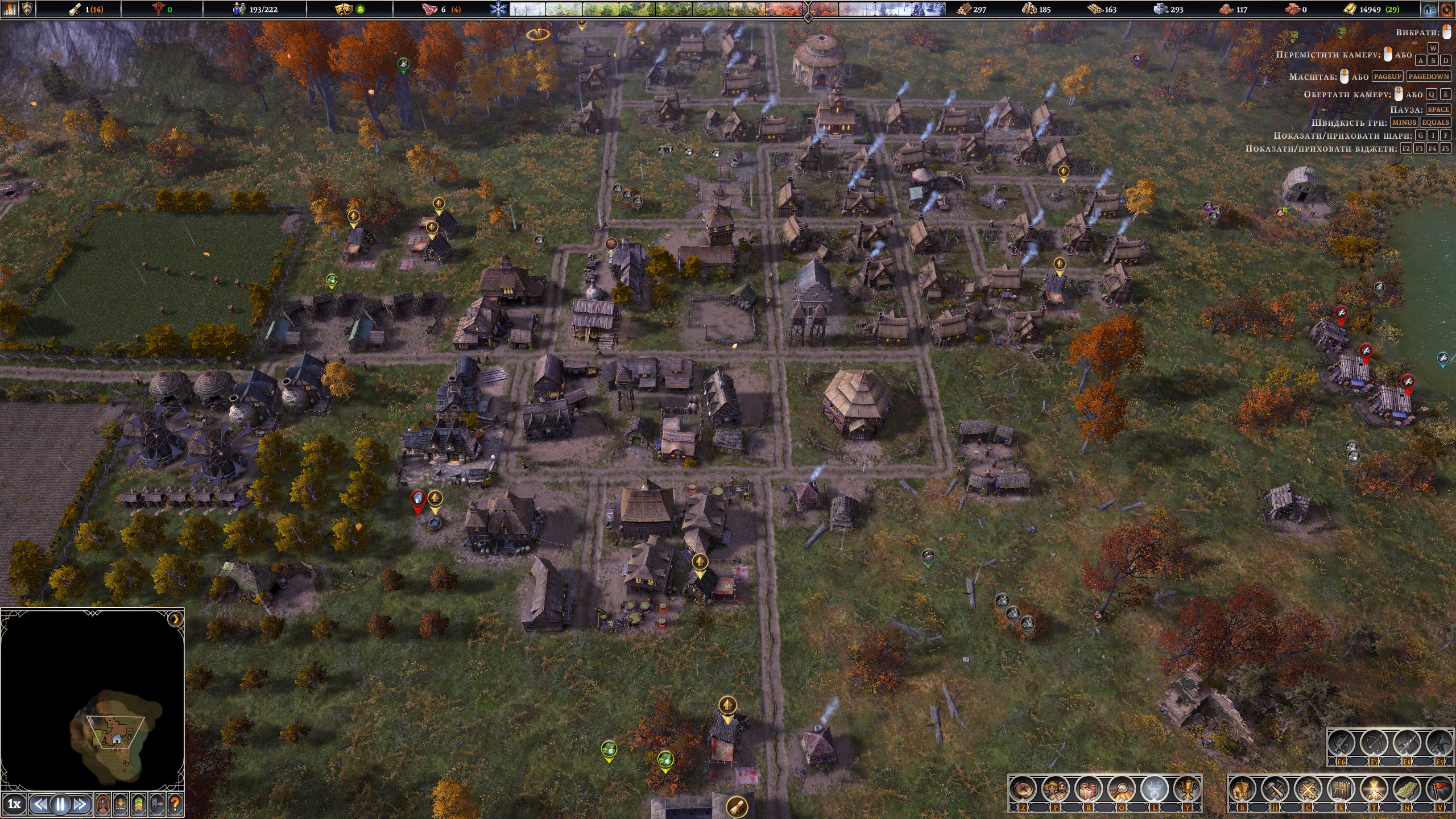
Task: Open the compass menu button
Action: point(1023,789)
